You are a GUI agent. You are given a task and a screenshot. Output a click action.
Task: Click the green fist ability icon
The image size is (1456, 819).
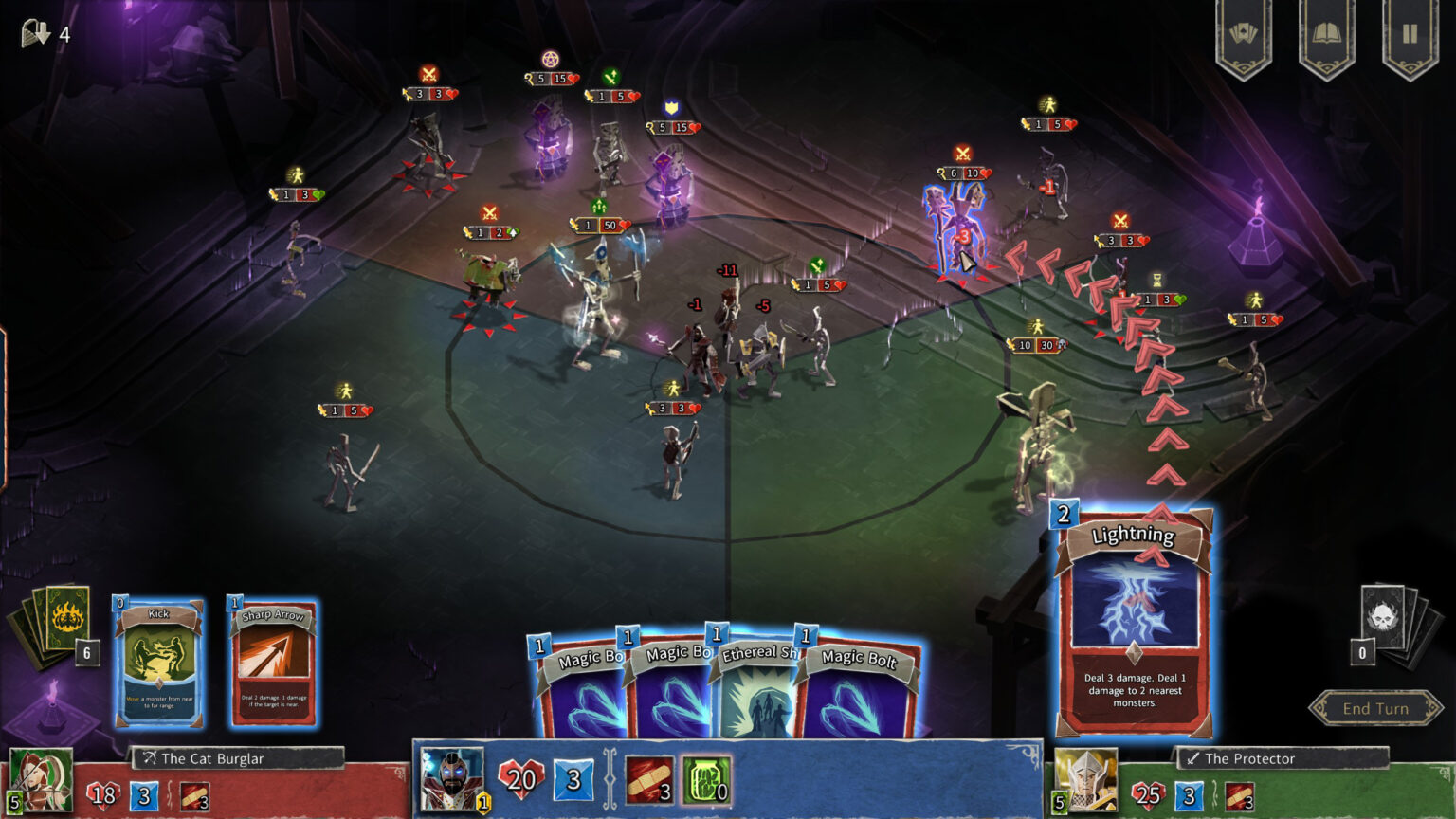pos(705,780)
